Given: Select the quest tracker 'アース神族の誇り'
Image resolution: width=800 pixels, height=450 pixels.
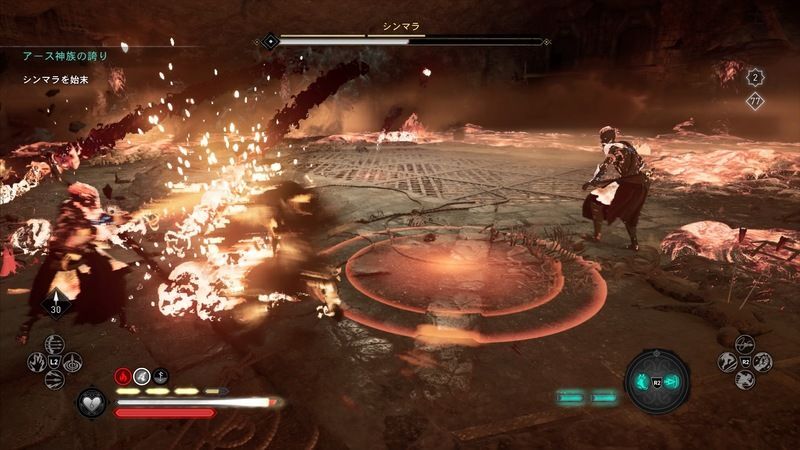Looking at the screenshot, I should point(64,55).
